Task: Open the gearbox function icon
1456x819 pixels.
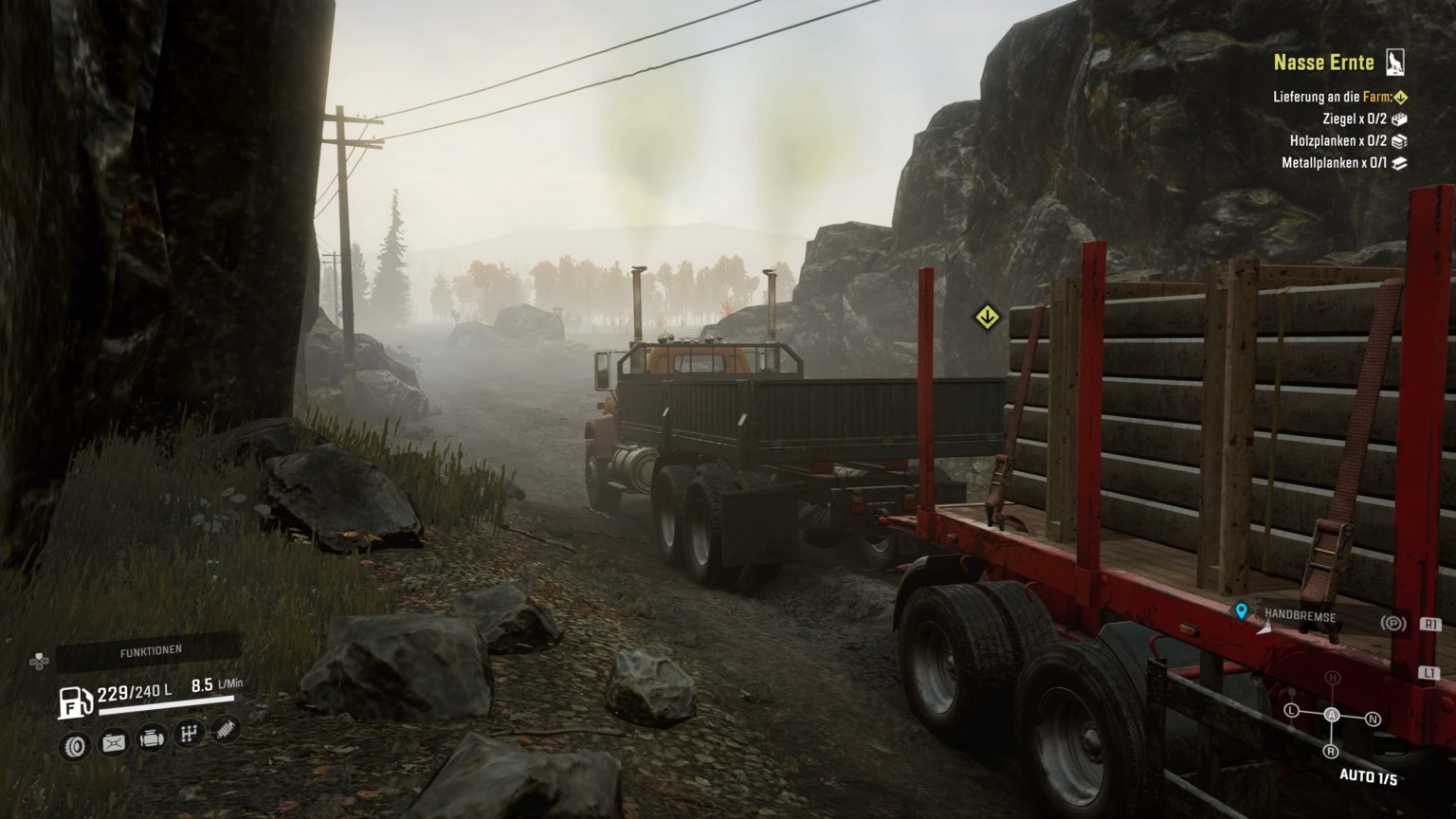Action: click(x=189, y=734)
